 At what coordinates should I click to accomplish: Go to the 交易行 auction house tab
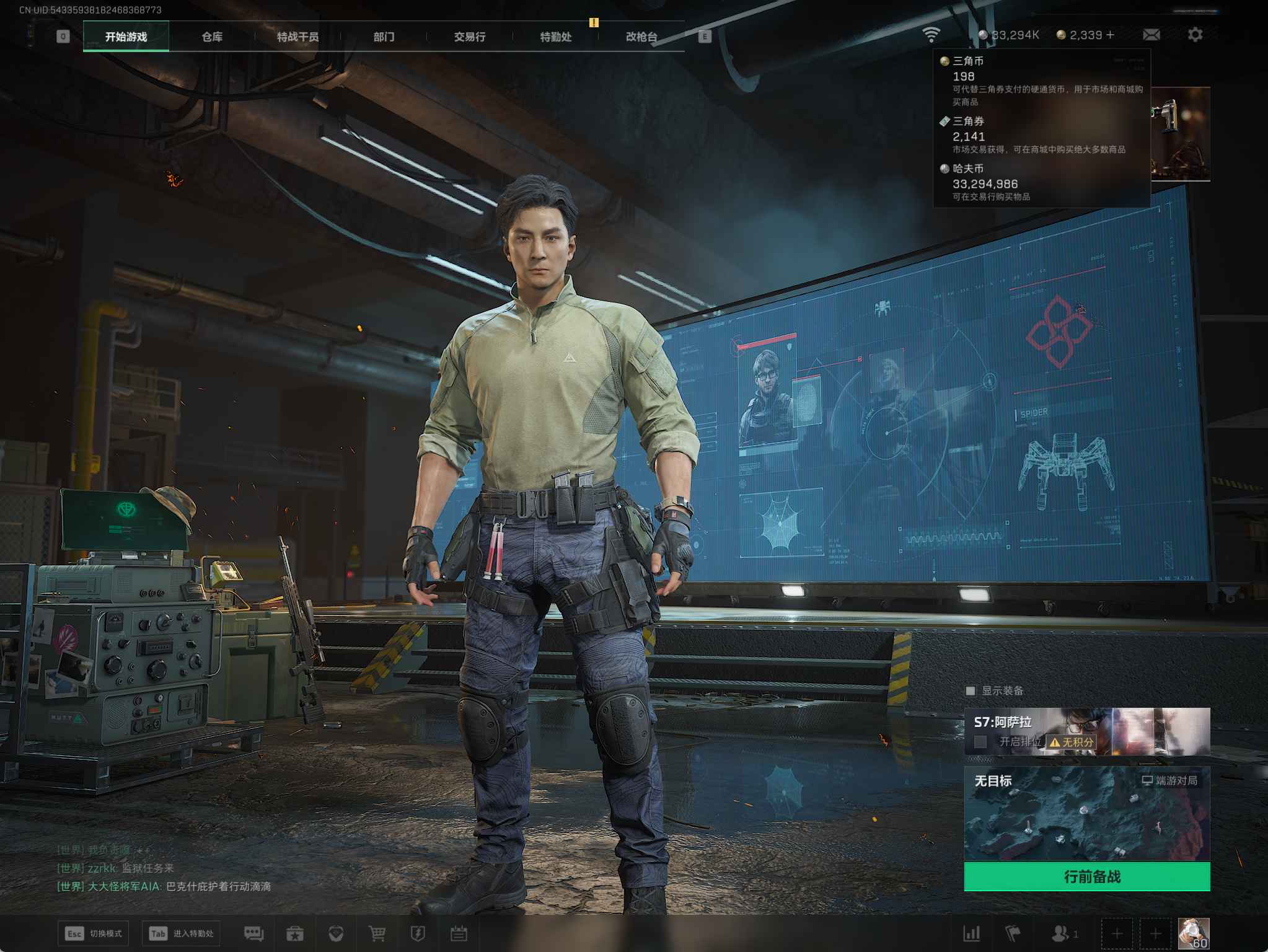click(x=469, y=37)
